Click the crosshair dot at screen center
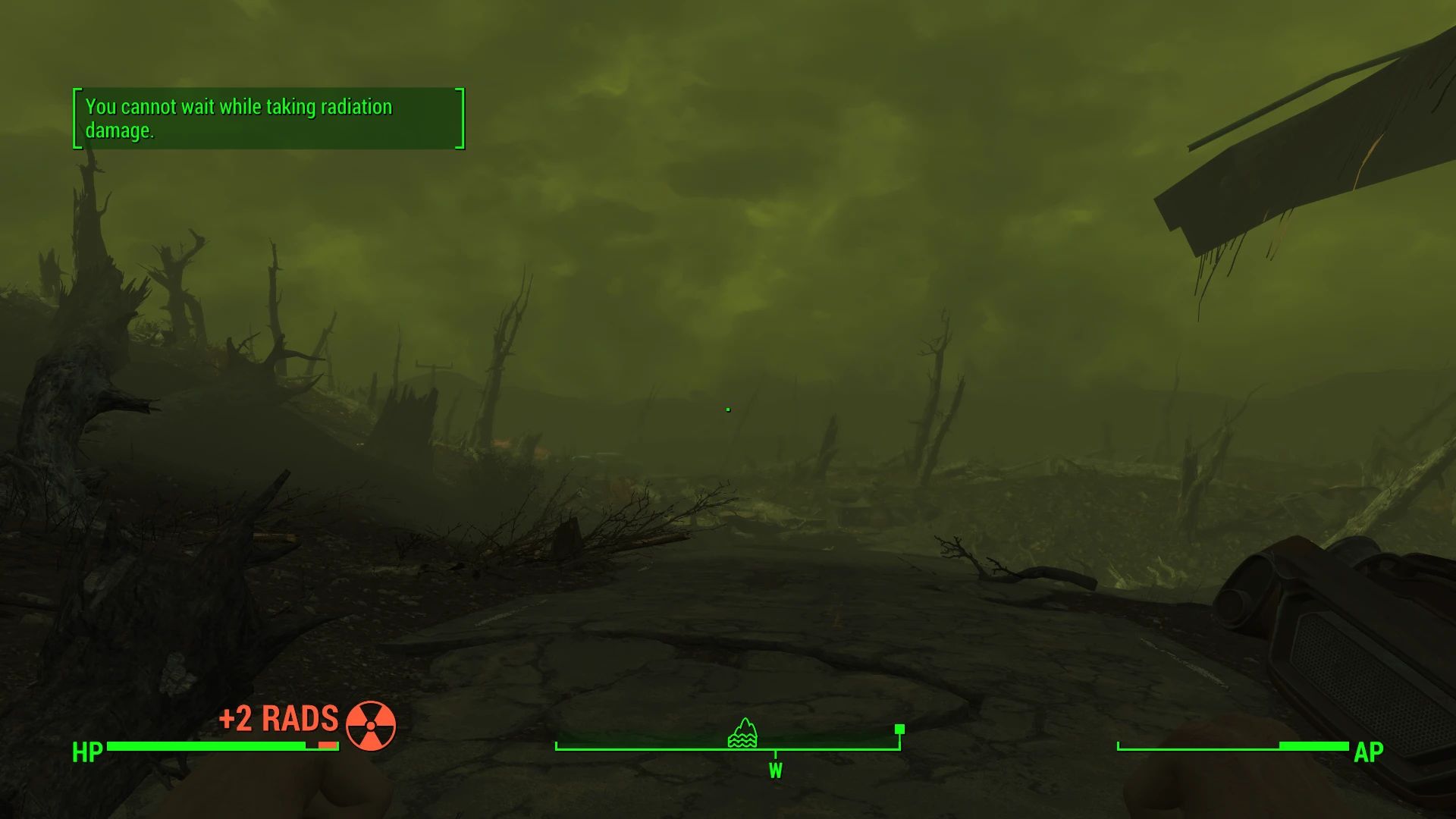 [727, 409]
